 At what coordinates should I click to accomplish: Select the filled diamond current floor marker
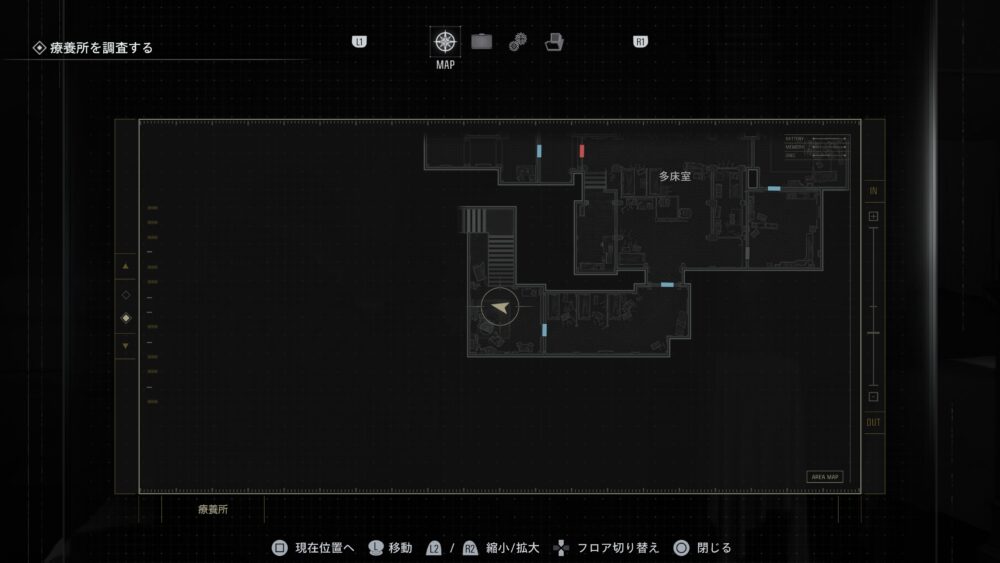point(125,318)
